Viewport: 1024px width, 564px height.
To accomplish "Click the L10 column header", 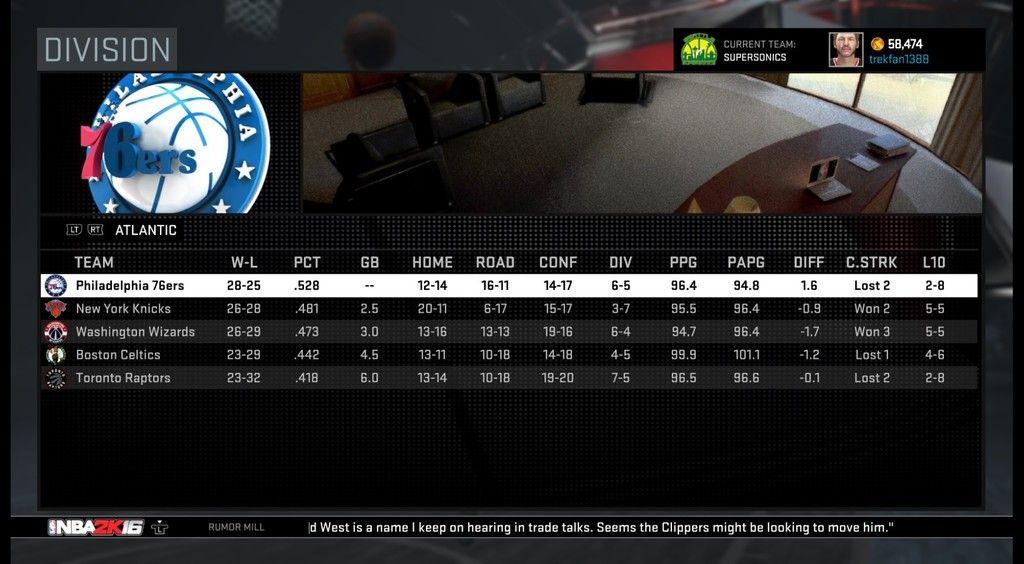I will (933, 263).
